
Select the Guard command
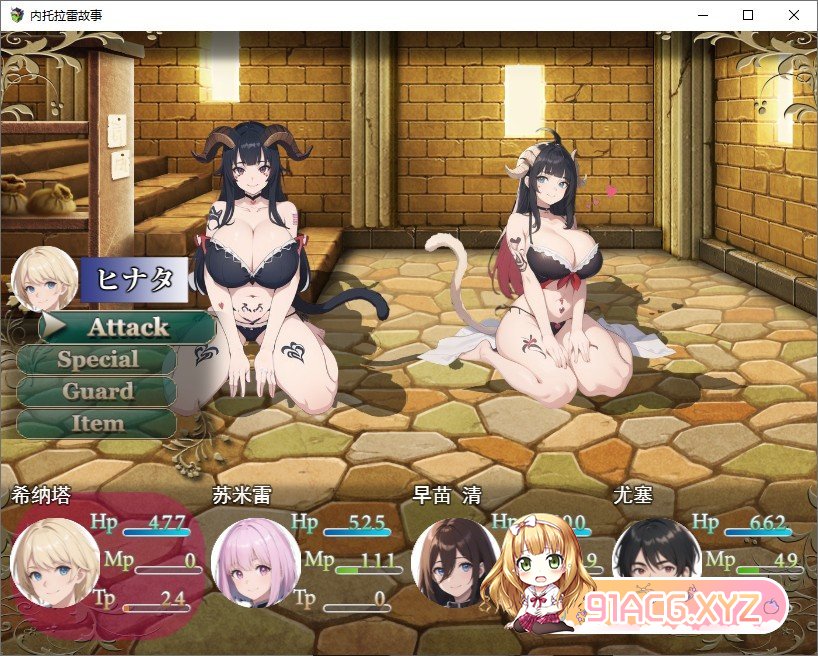click(97, 391)
